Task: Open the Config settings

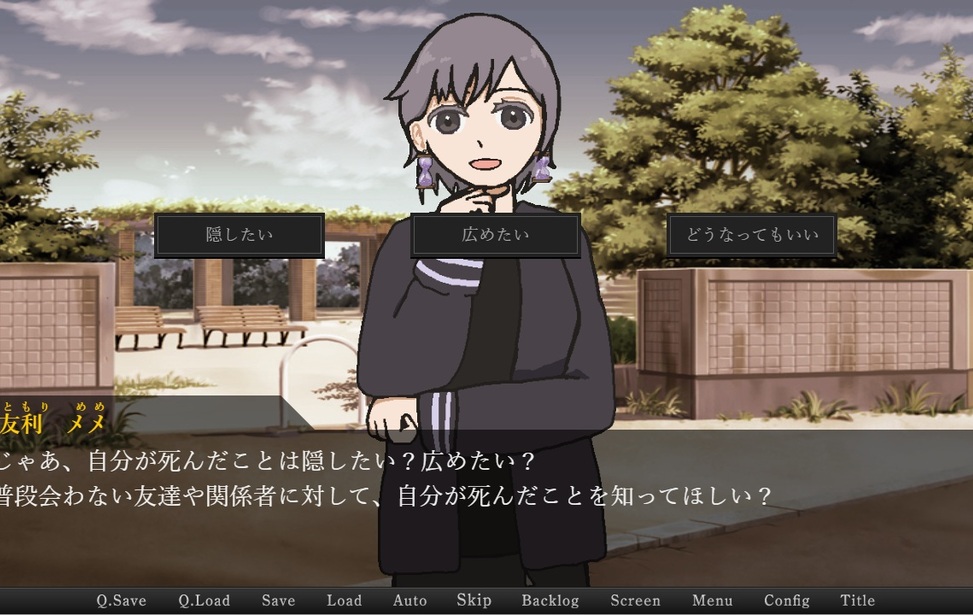Action: (x=787, y=601)
